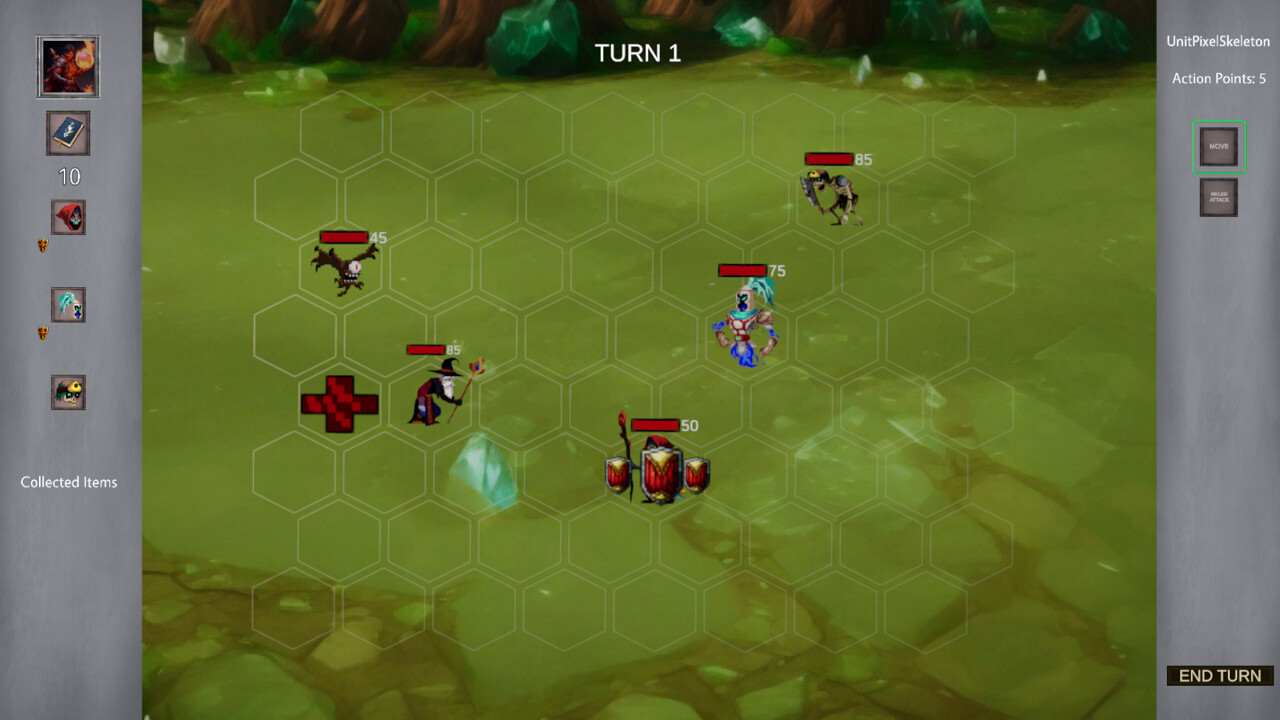1280x720 pixels.
Task: Select the Melee Attack action icon
Action: (x=1218, y=197)
